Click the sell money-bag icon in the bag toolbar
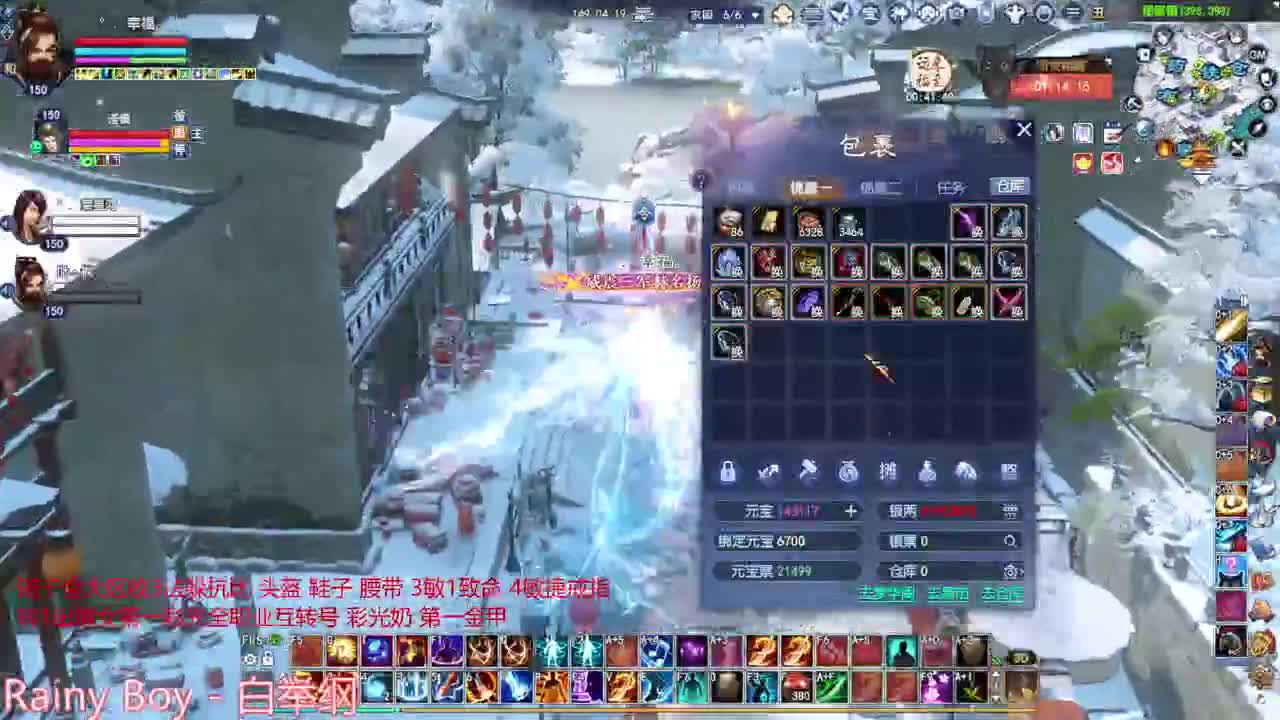The width and height of the screenshot is (1280, 720). pyautogui.click(x=847, y=470)
